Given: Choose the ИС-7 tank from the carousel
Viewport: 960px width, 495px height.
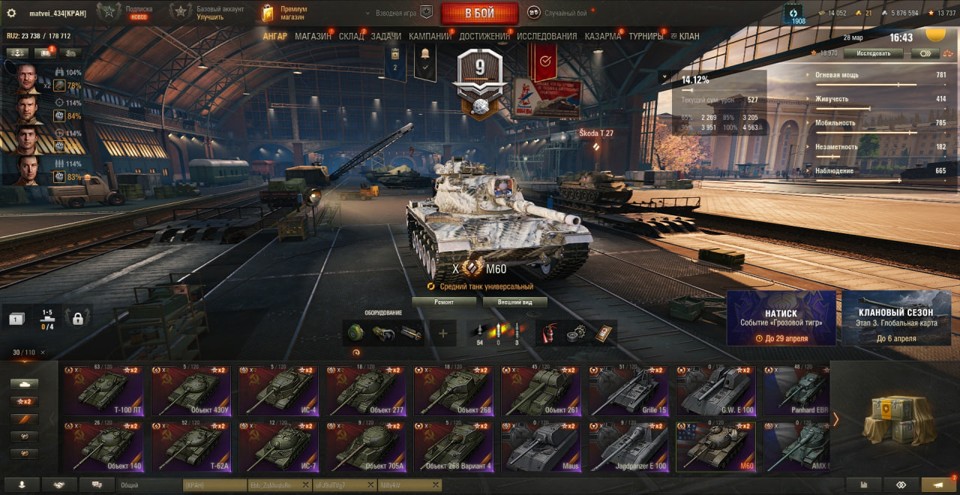Looking at the screenshot, I should [277, 447].
